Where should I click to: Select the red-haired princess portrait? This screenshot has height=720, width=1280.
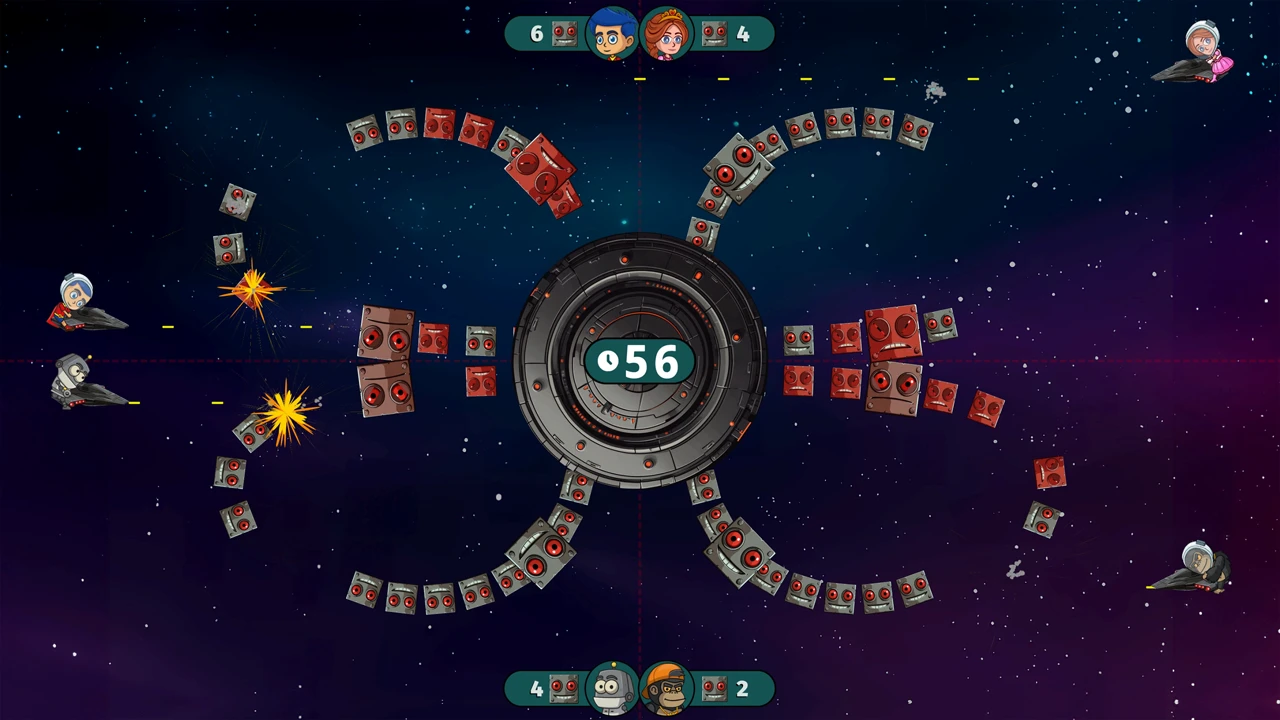[667, 34]
